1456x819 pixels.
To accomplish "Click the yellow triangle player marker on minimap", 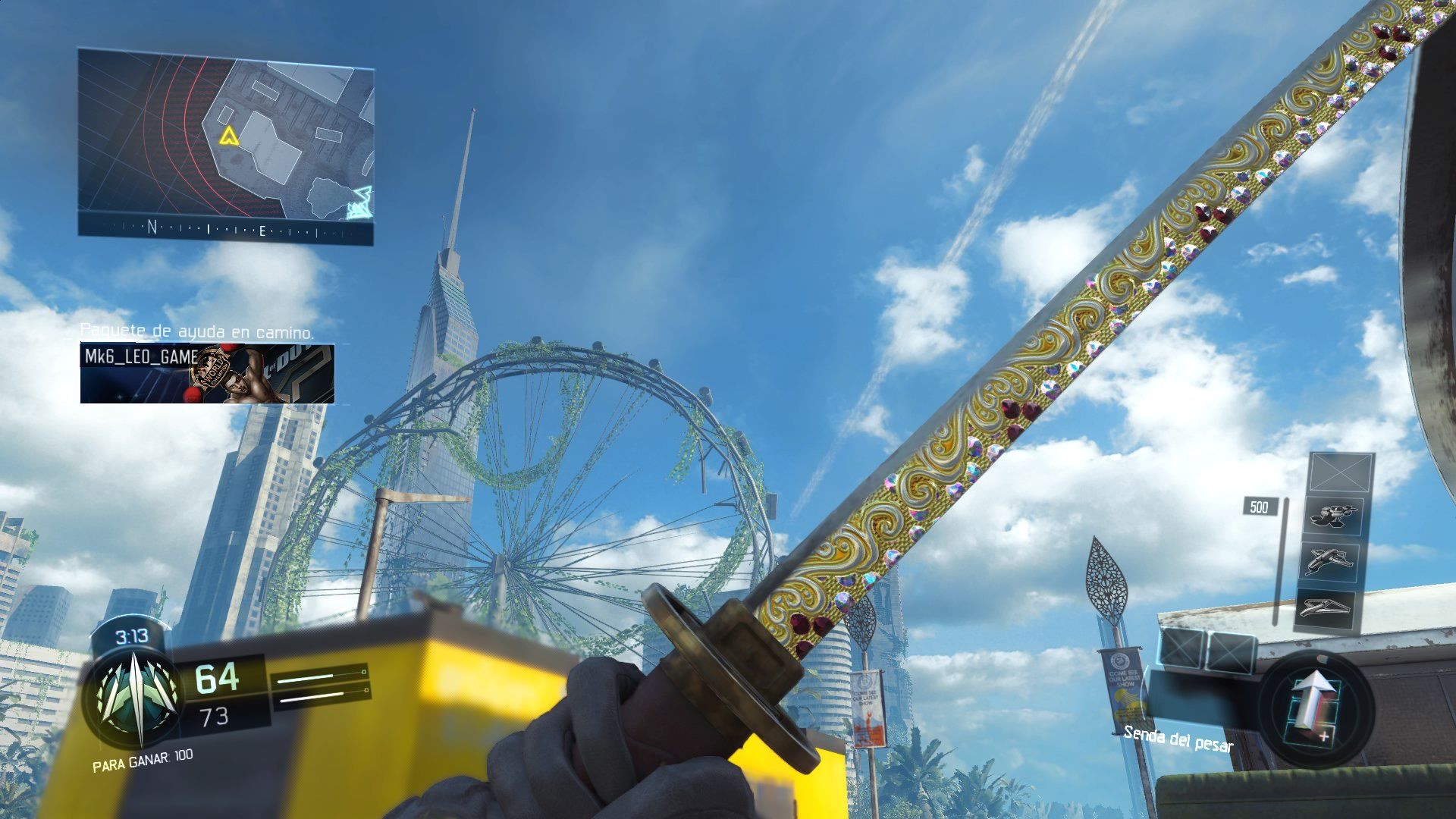I will [x=229, y=136].
